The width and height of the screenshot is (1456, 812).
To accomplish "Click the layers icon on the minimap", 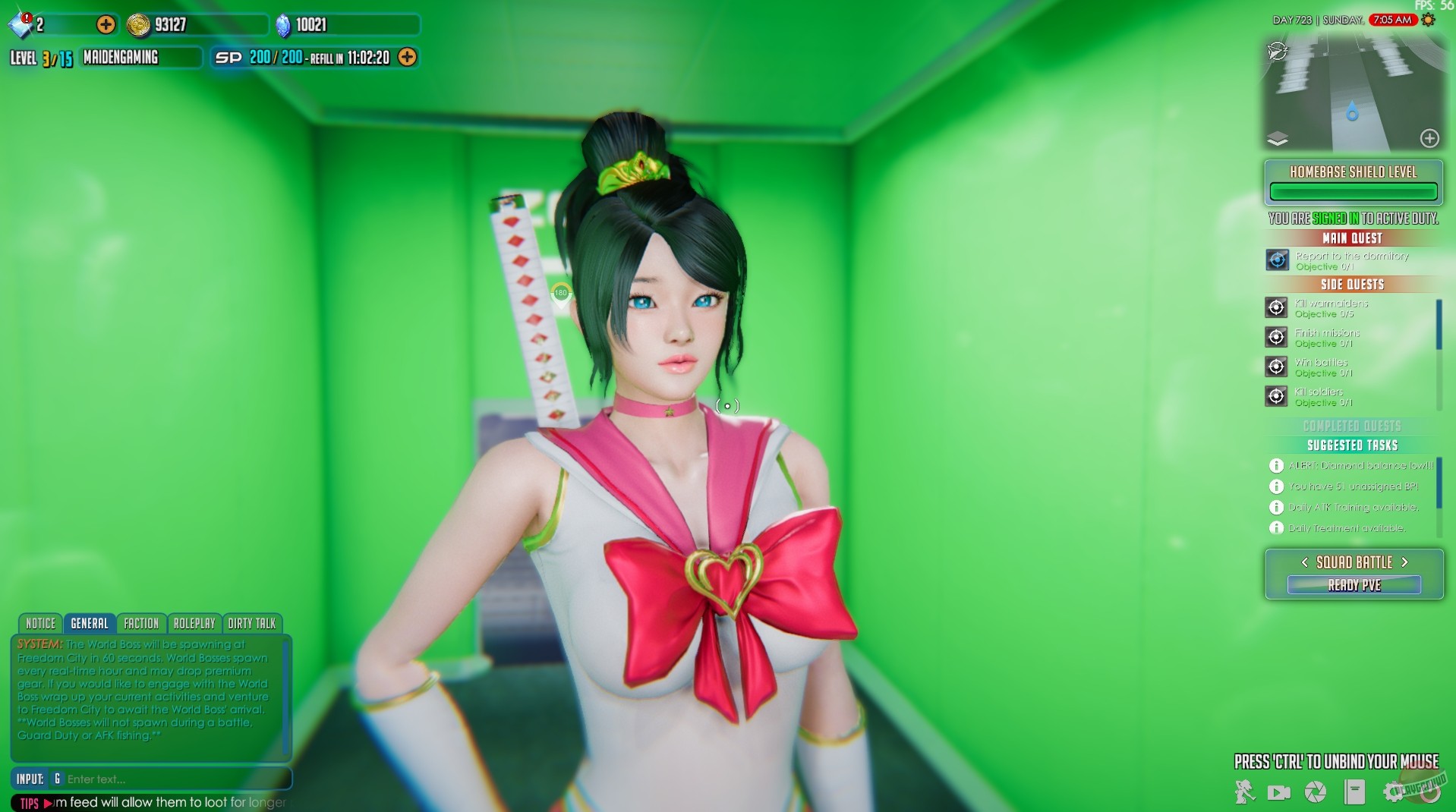I will point(1278,138).
